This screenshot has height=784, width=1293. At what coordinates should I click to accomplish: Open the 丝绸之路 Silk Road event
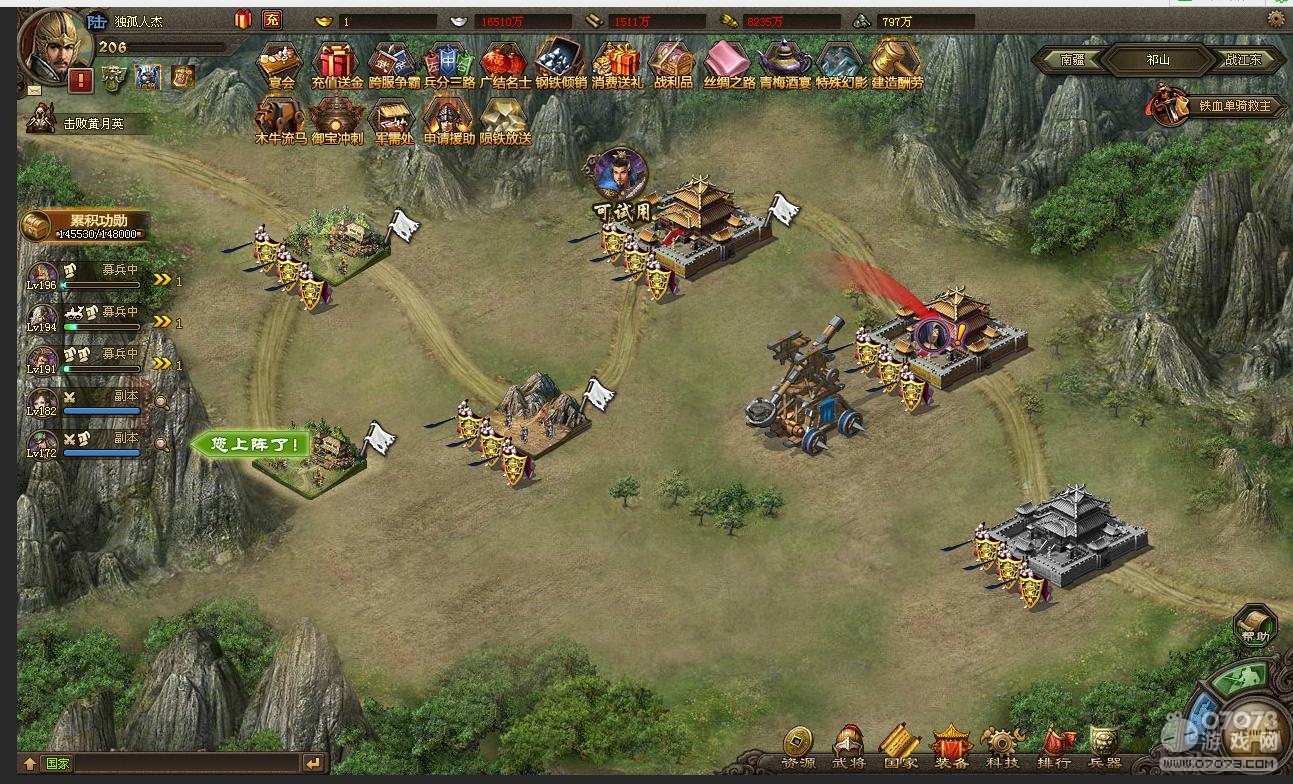(729, 62)
